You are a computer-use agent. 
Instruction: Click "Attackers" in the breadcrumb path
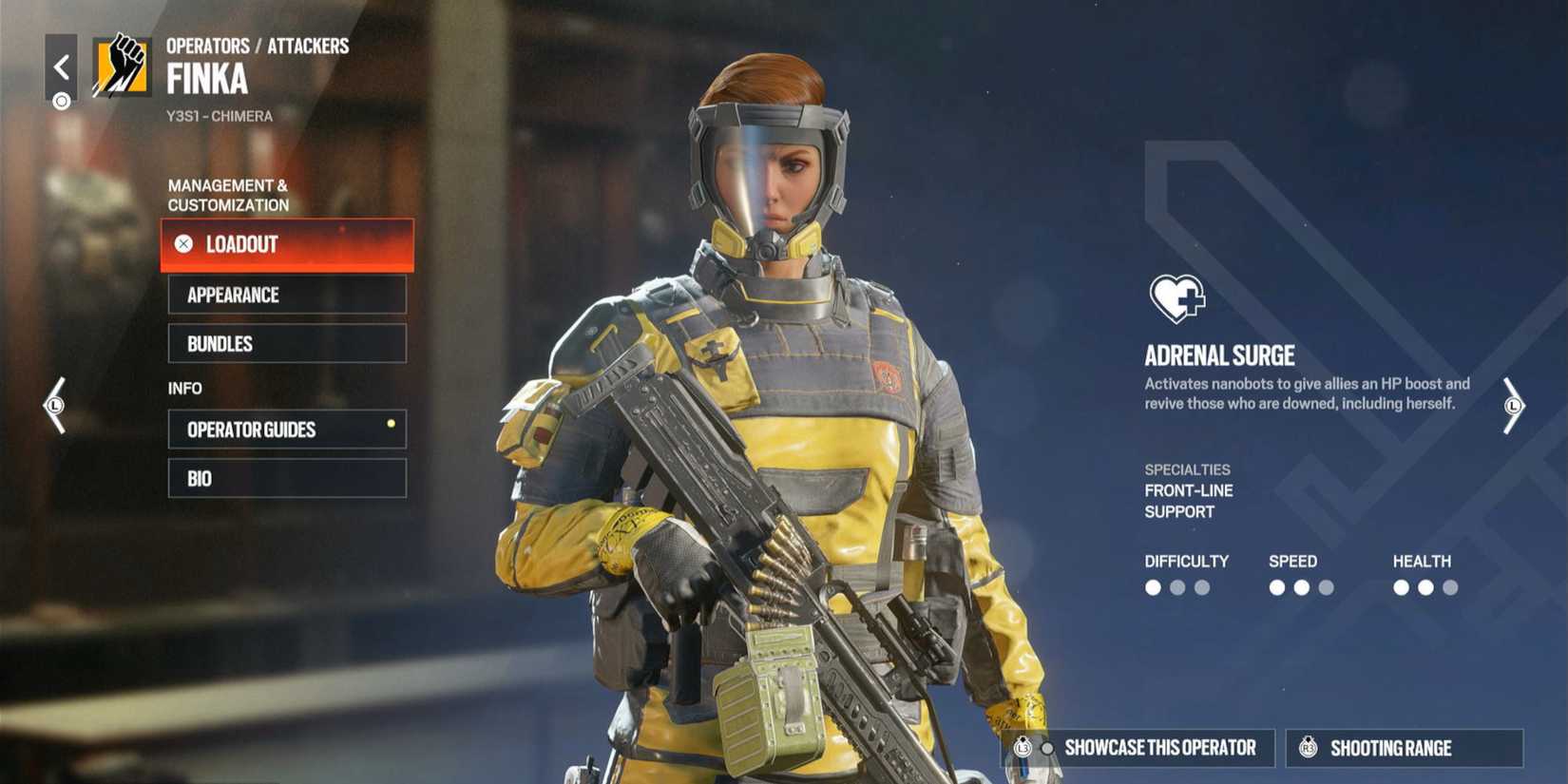pyautogui.click(x=310, y=45)
